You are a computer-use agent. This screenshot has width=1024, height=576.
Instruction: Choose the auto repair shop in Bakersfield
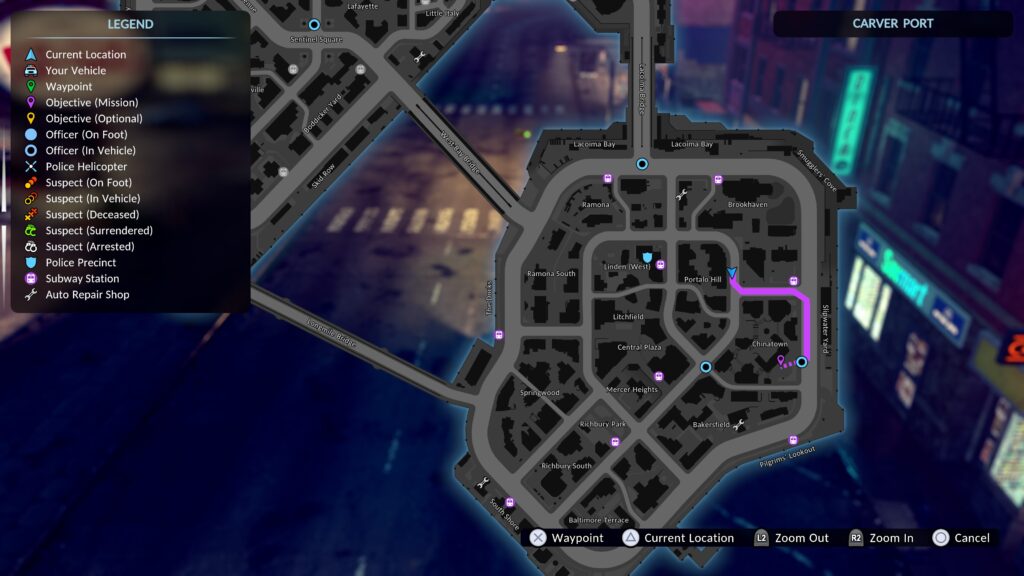tap(739, 425)
